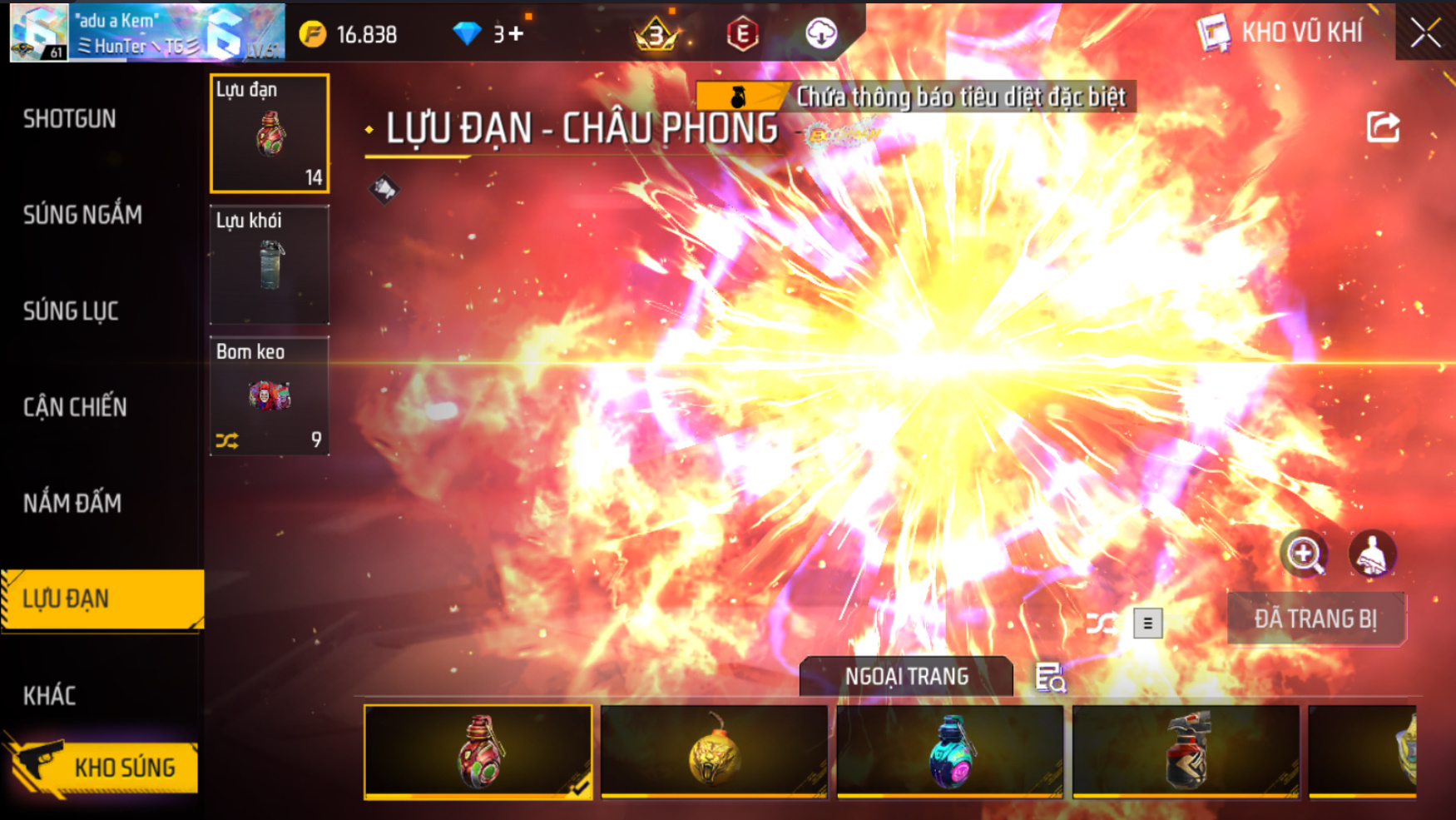
Task: Open the SÚNG LỤC category
Action: [71, 311]
